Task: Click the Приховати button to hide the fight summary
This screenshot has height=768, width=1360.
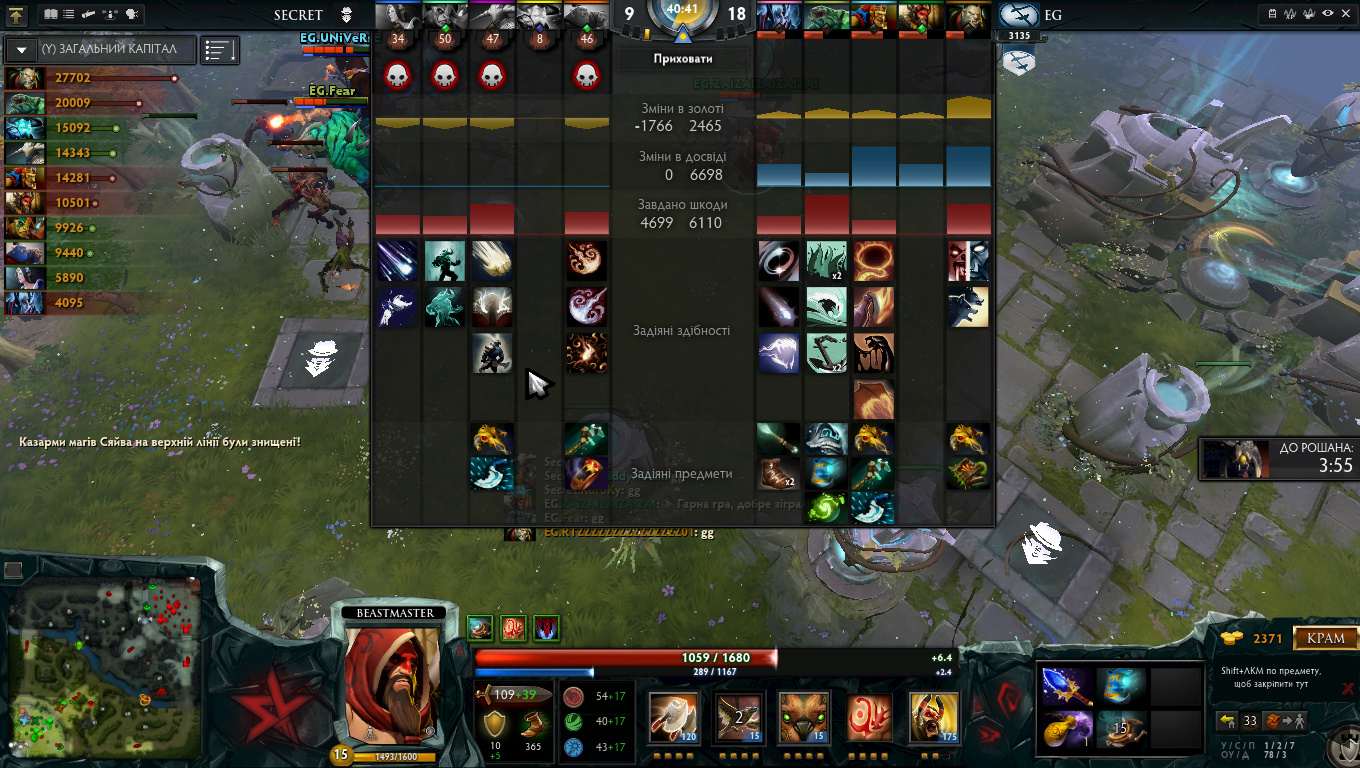Action: (682, 59)
